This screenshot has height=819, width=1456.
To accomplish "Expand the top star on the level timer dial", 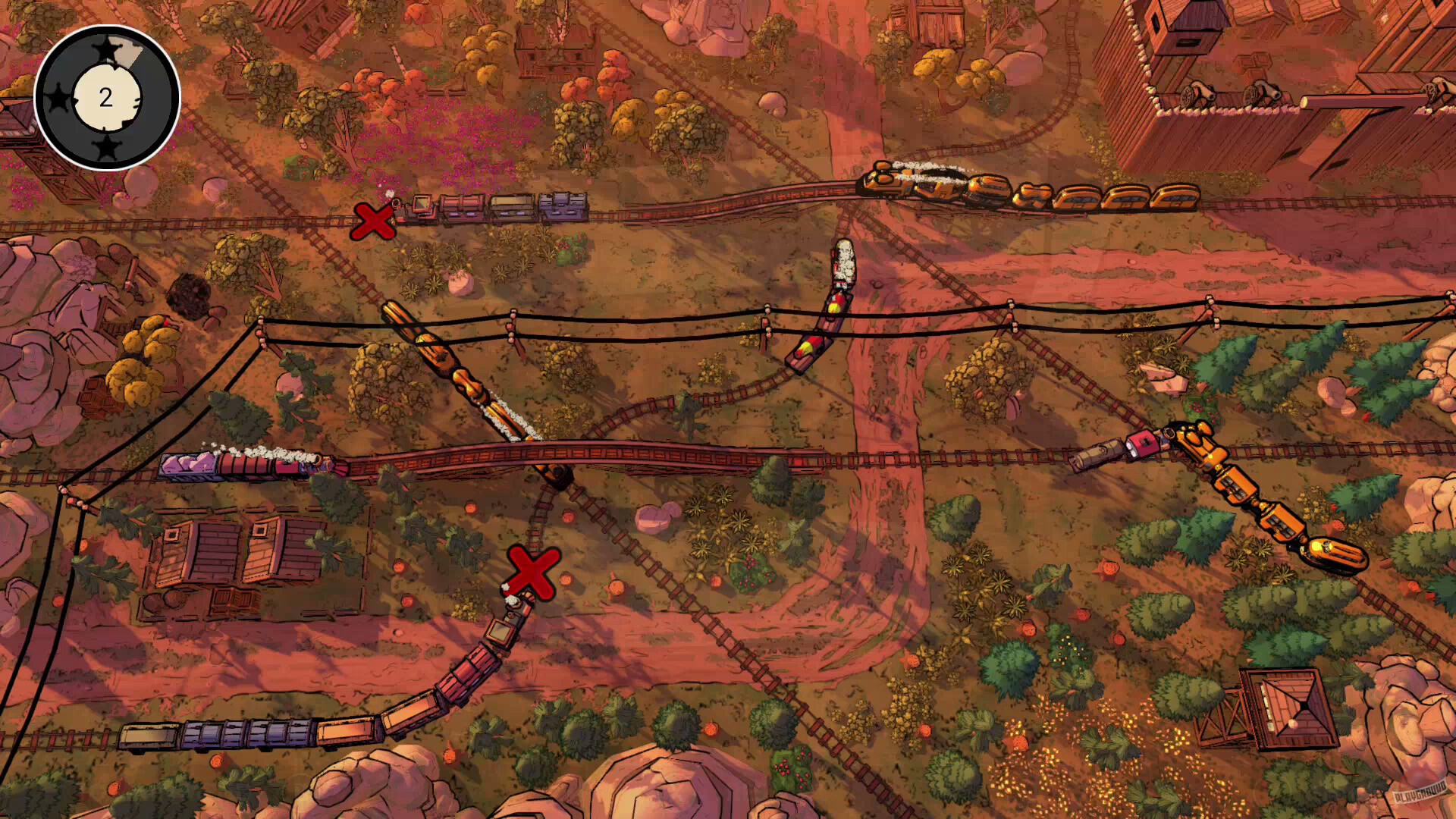I will click(106, 50).
